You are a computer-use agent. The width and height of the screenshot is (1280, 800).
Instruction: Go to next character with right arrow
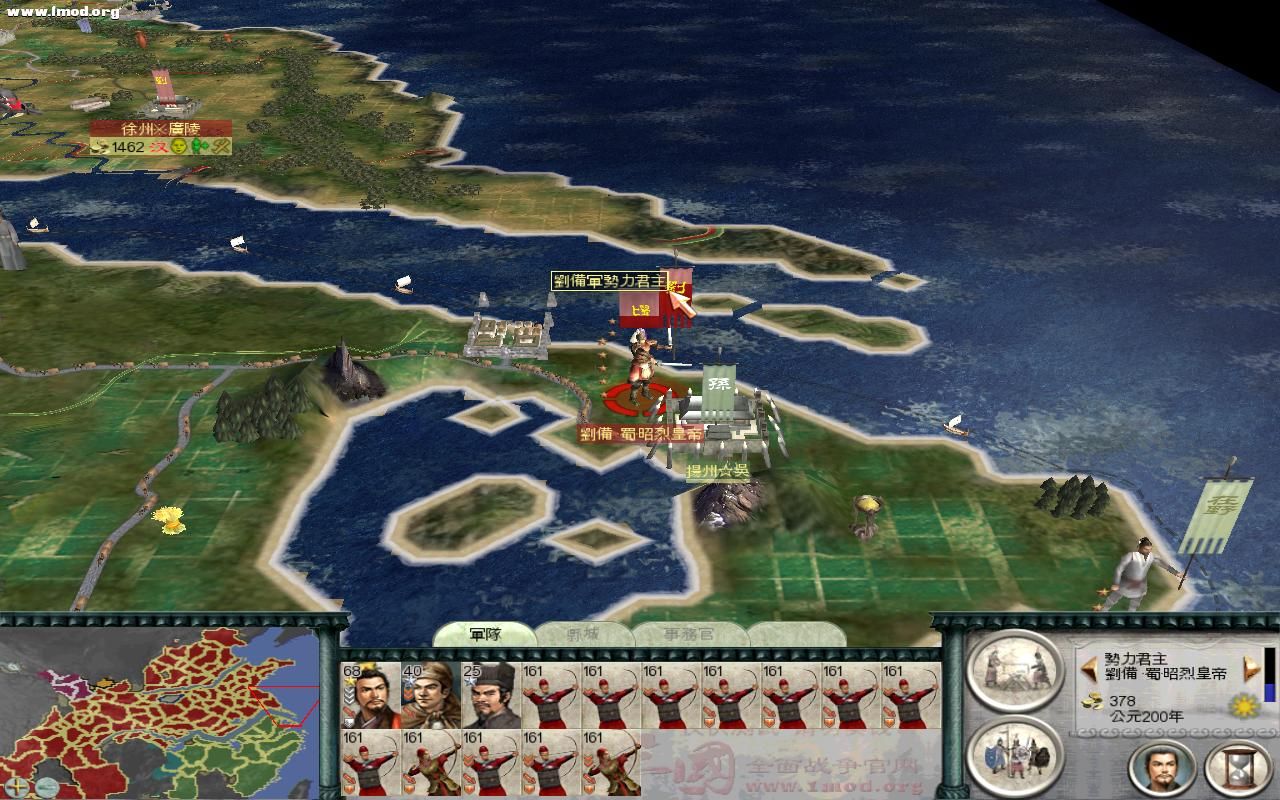(x=1249, y=667)
